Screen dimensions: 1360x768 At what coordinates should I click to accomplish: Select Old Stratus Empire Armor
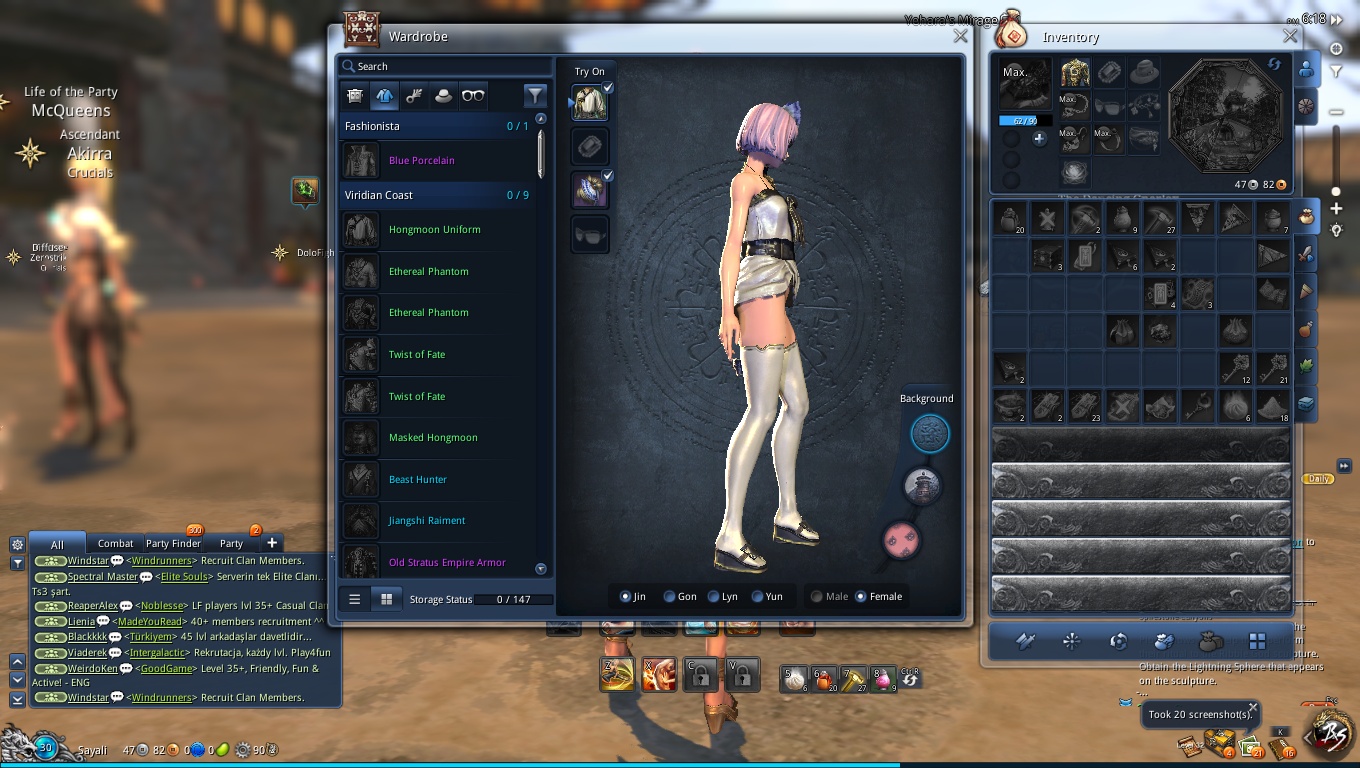pos(447,563)
